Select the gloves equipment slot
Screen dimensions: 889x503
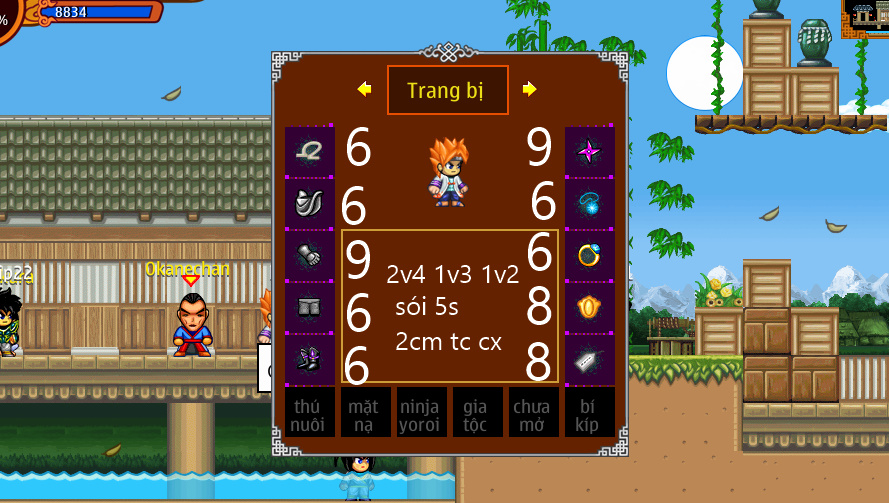[x=309, y=256]
